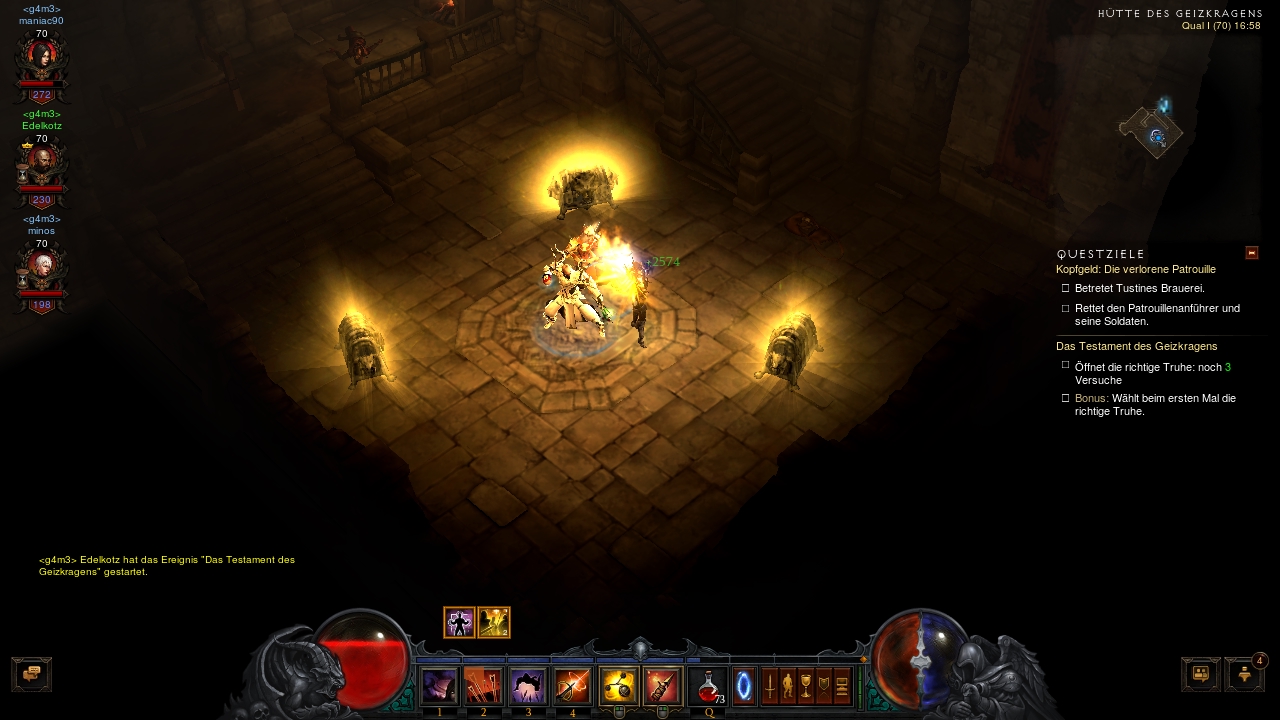The height and width of the screenshot is (720, 1280).
Task: Click maniac90's party portrait
Action: click(41, 60)
